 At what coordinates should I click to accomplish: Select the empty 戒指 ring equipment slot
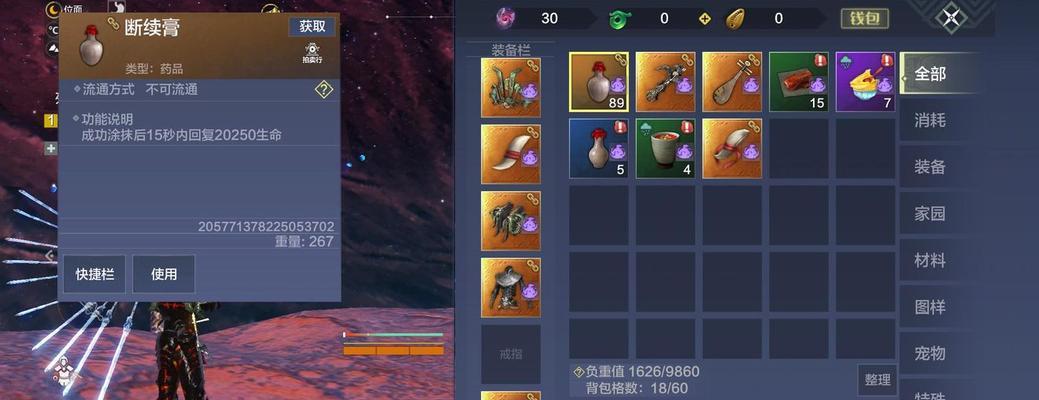tap(511, 354)
